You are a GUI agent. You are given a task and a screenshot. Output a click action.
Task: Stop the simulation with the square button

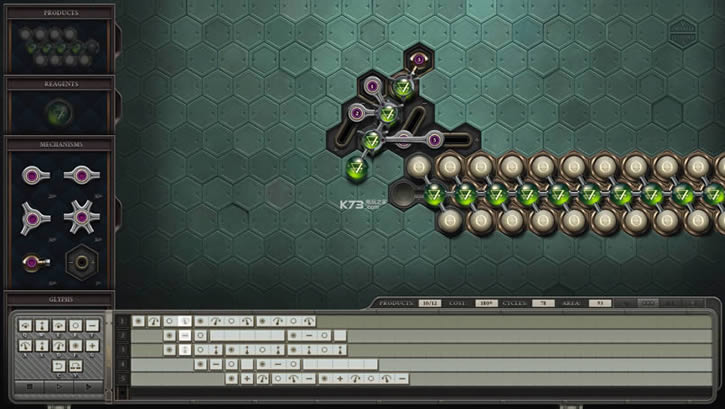pyautogui.click(x=30, y=385)
